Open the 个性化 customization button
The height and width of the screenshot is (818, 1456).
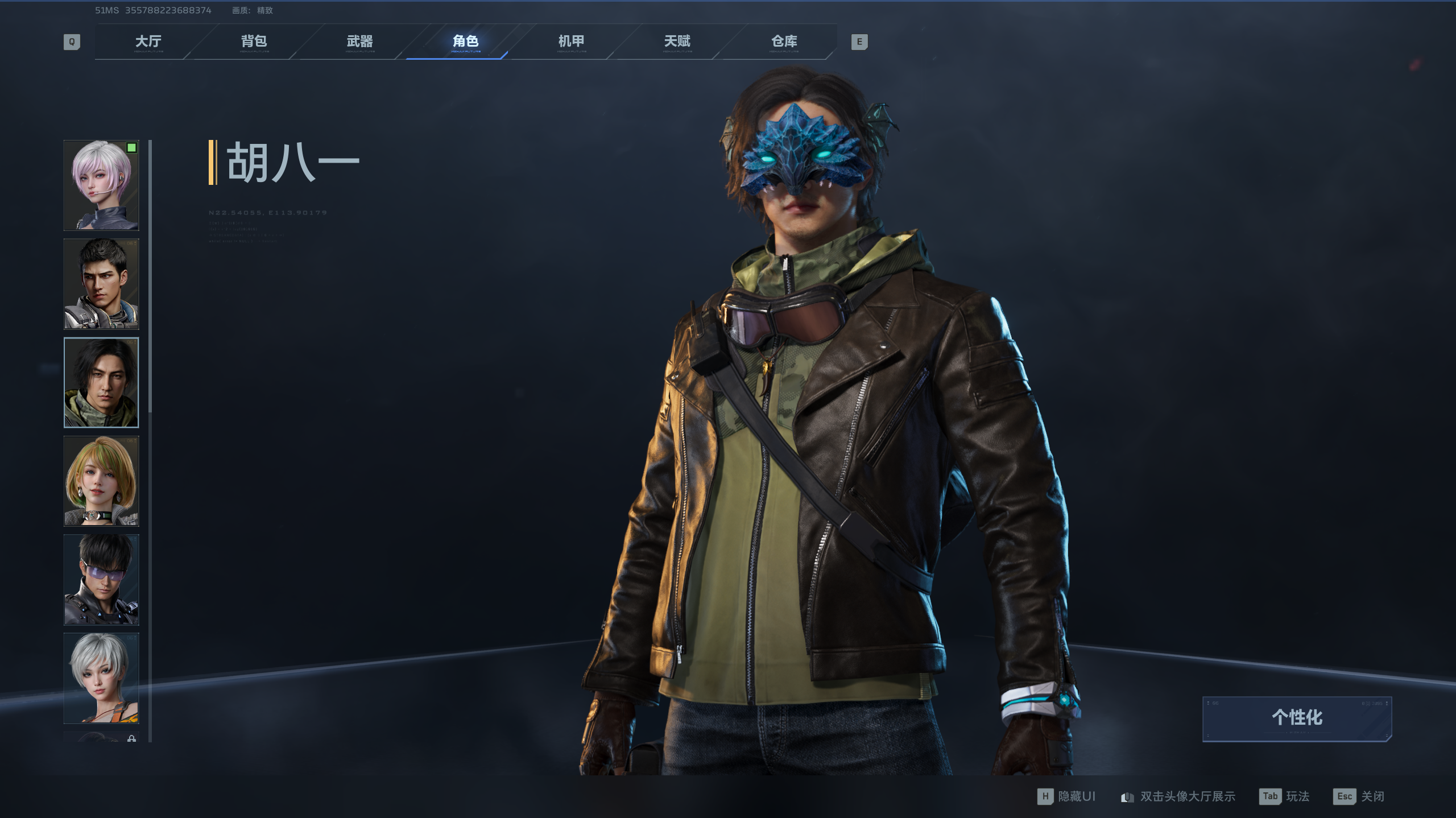click(1297, 718)
